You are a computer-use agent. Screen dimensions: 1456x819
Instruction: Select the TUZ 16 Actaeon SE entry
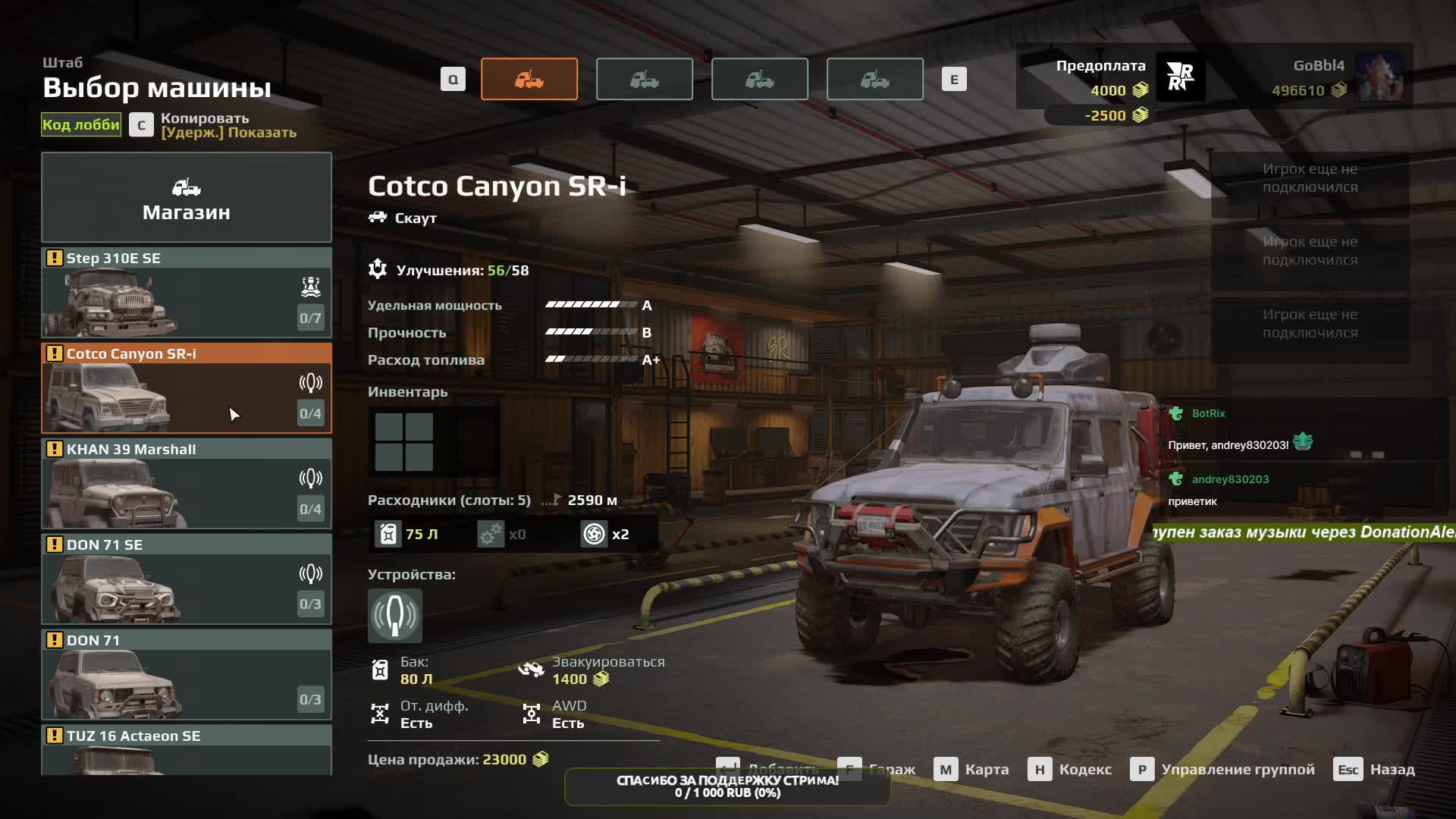pos(186,749)
